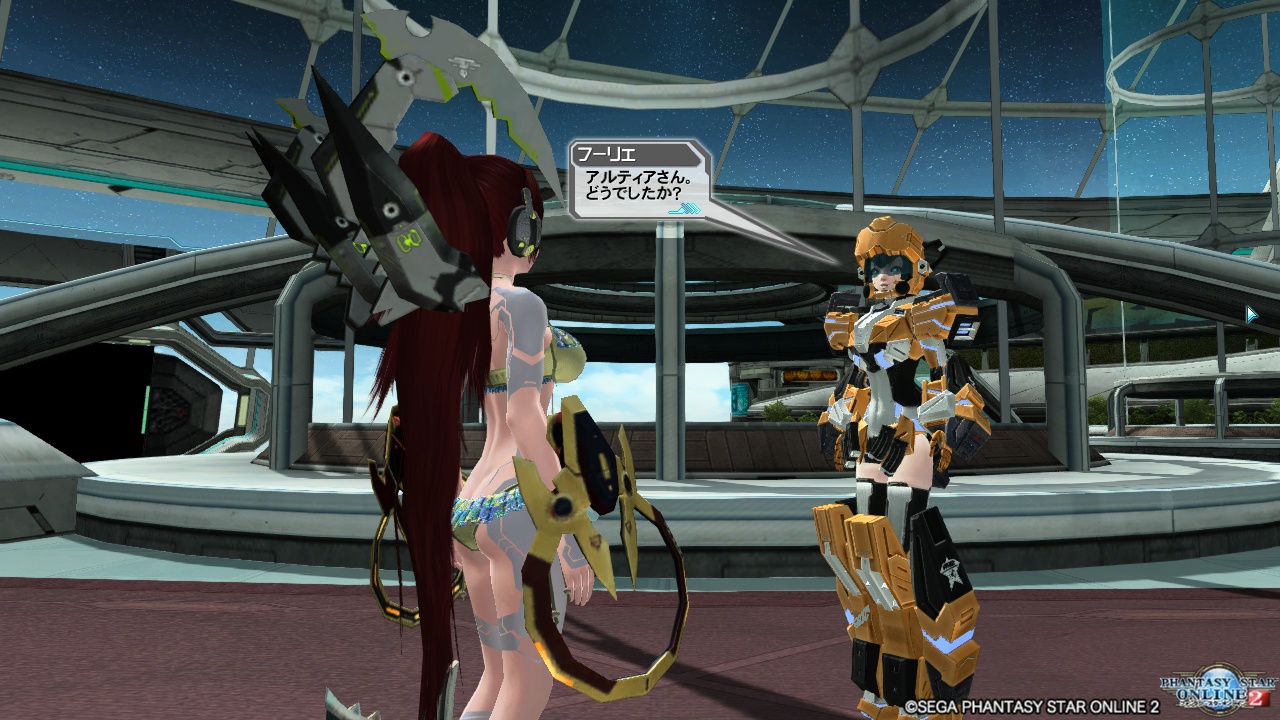Click the mouse cursor arrow at the right edge
Viewport: 1280px width, 720px height.
[1251, 315]
